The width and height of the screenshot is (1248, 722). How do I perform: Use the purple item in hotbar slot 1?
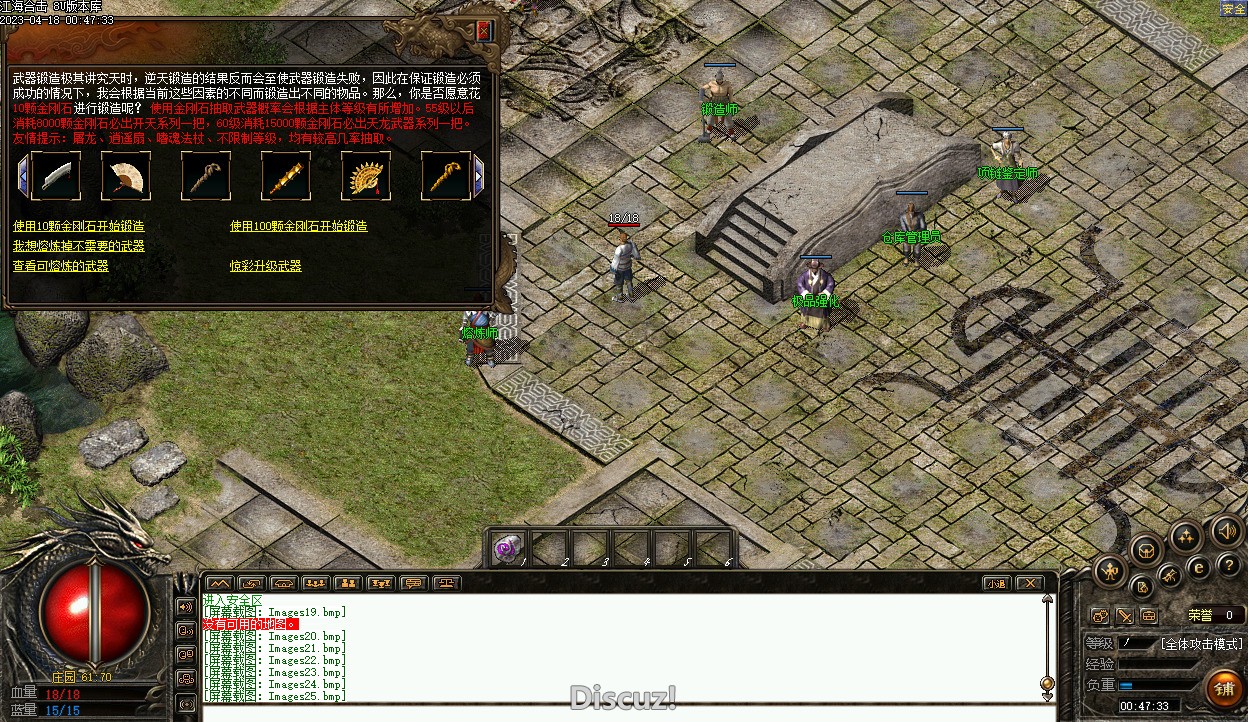508,548
